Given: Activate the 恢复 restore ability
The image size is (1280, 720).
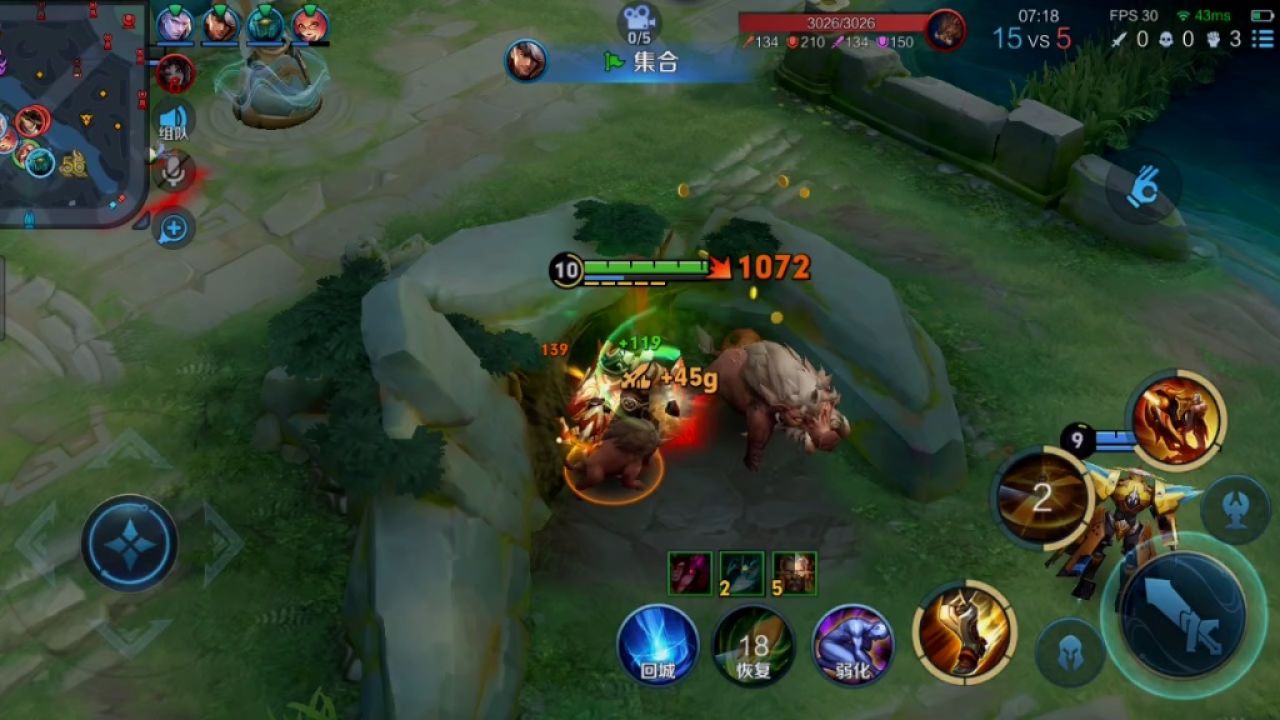Looking at the screenshot, I should [x=753, y=645].
